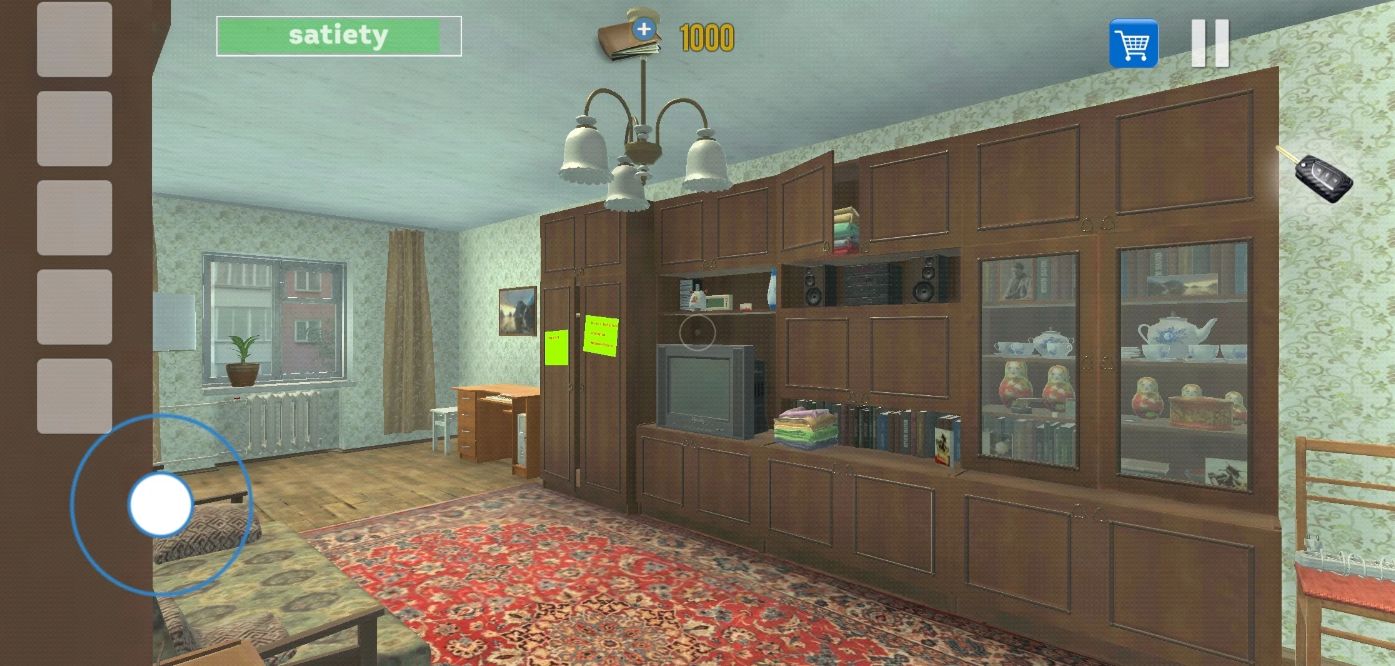The image size is (1395, 666).
Task: Tap the wallet with plus sign
Action: [x=630, y=37]
